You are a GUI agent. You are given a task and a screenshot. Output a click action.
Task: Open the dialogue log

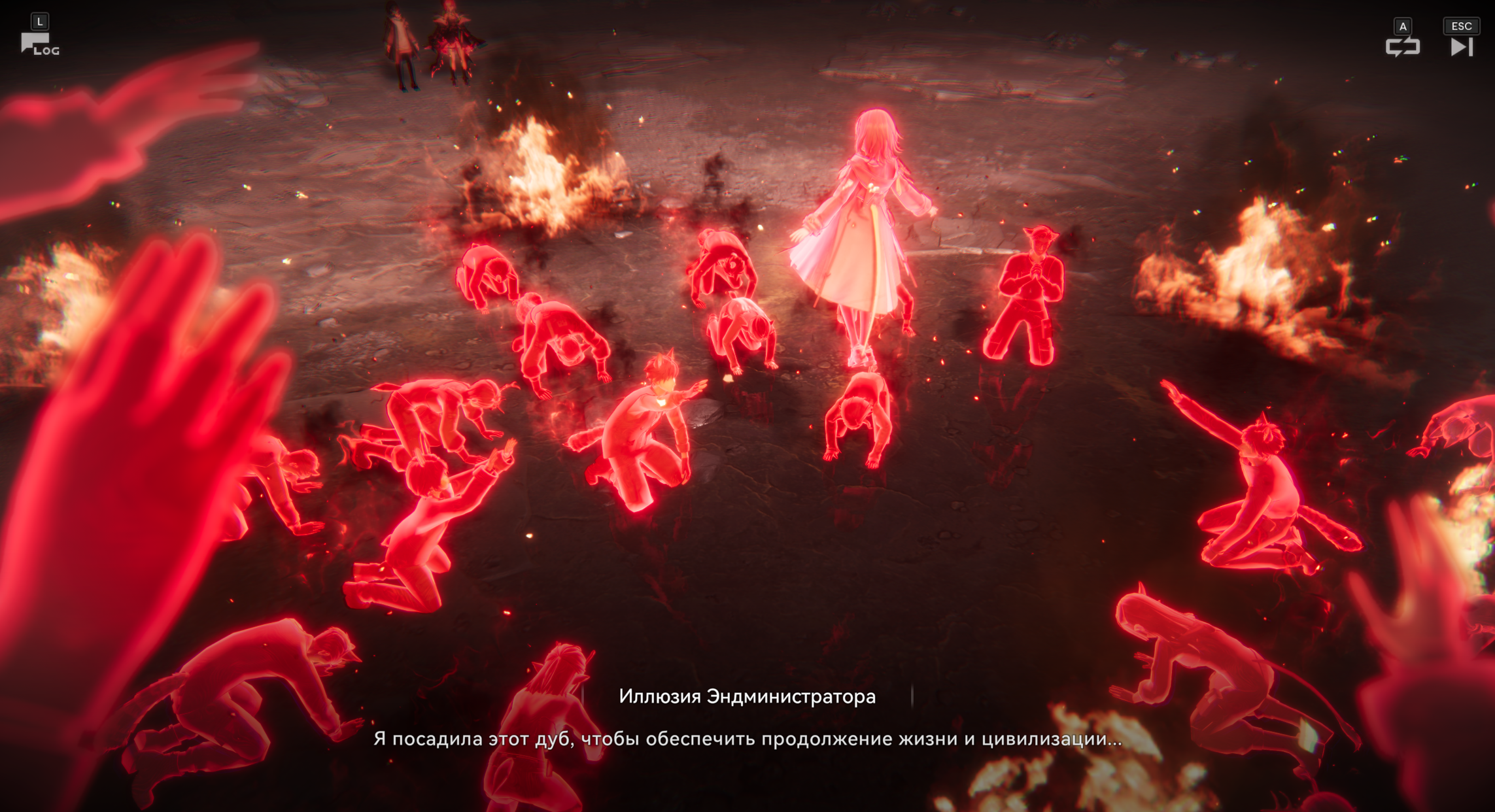click(39, 44)
